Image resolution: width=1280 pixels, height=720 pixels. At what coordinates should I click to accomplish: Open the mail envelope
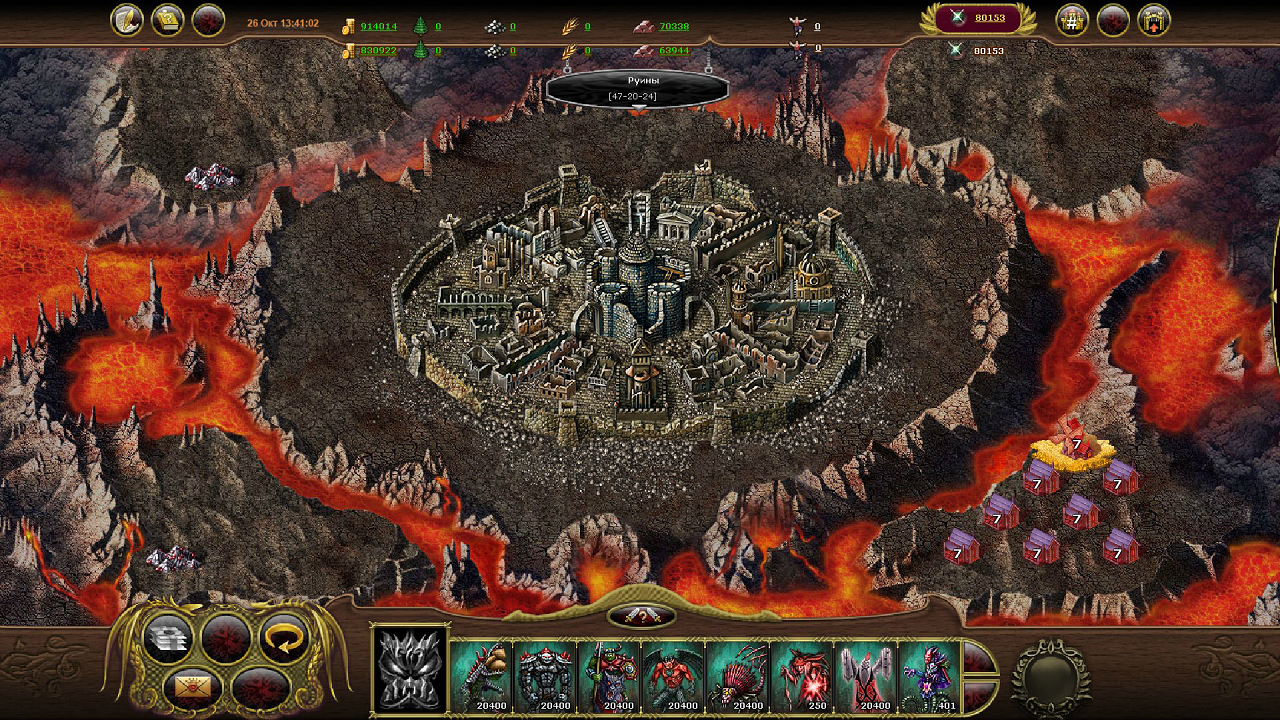coord(194,688)
